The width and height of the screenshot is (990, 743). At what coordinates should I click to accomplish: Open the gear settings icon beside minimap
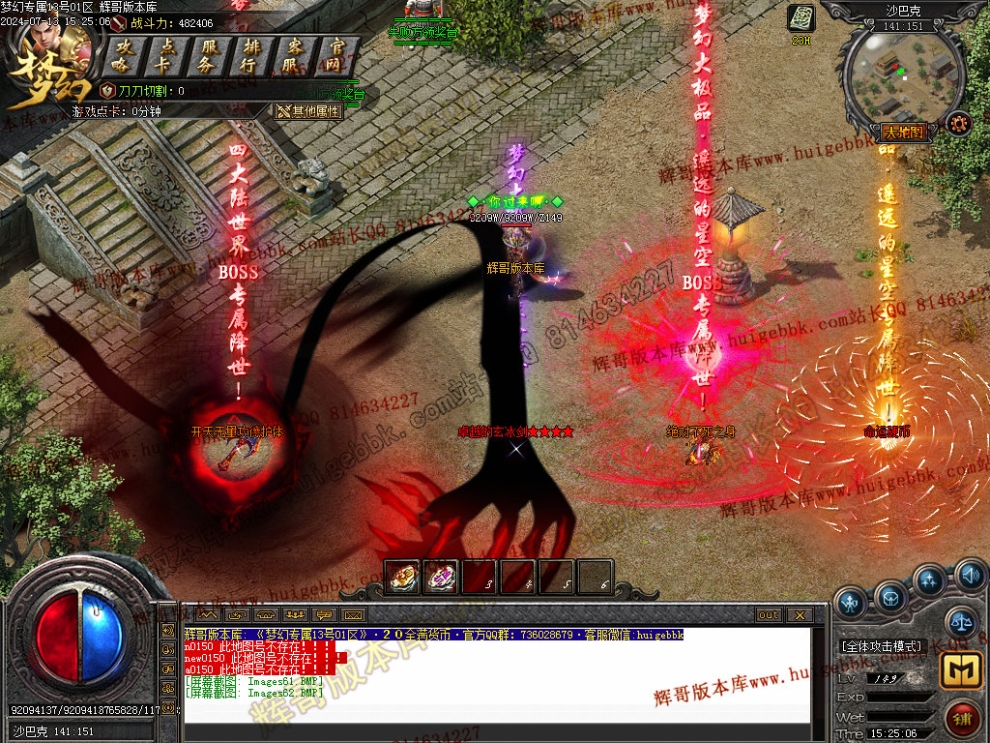pyautogui.click(x=959, y=123)
